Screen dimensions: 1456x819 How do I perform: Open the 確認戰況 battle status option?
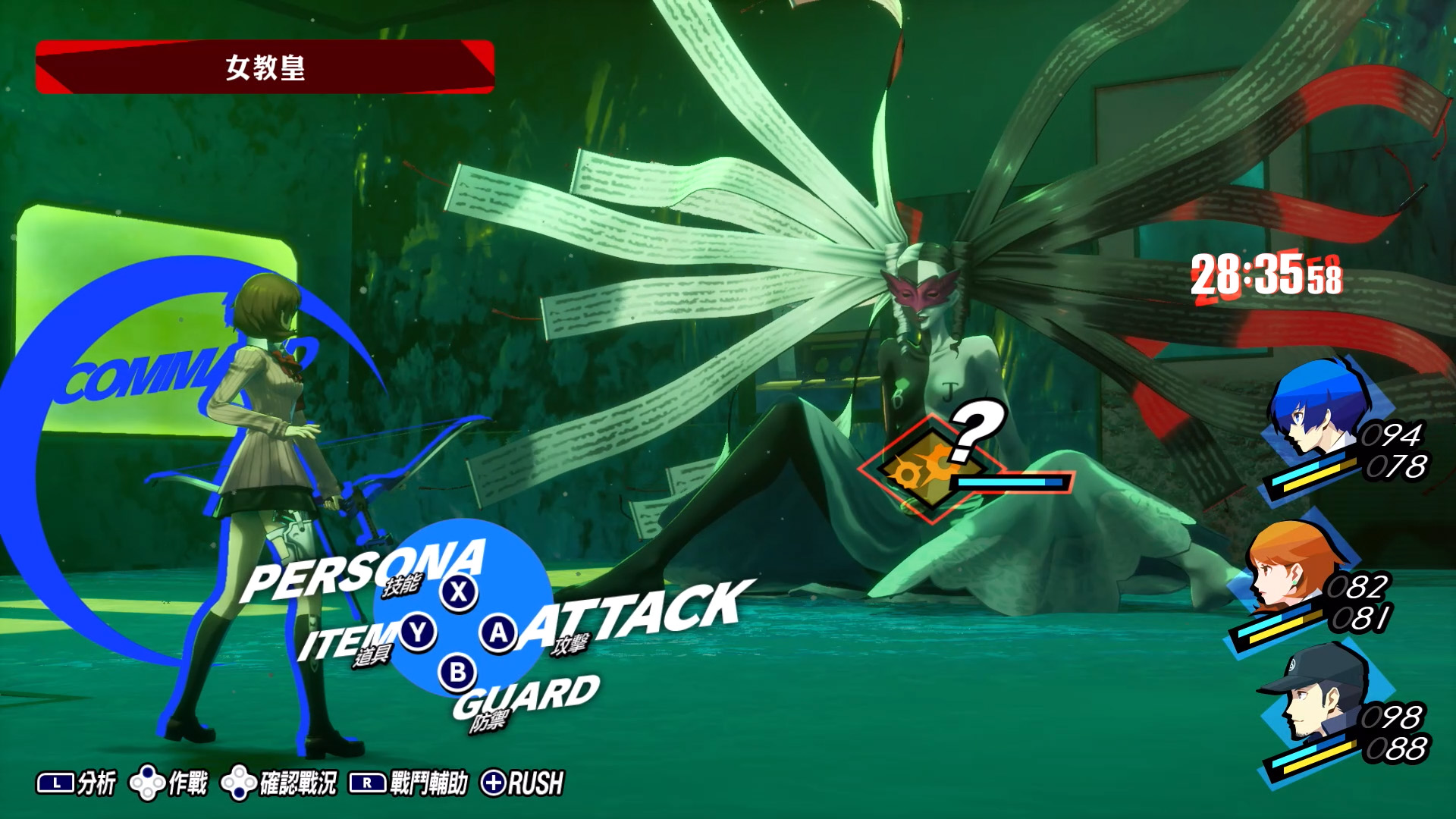(279, 783)
